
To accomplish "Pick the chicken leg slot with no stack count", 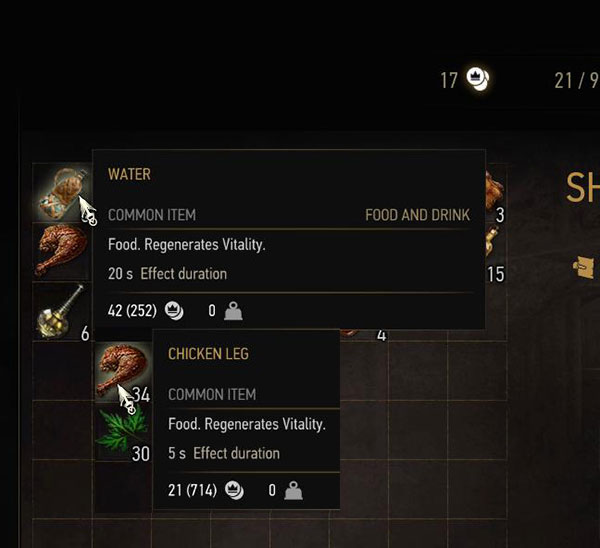I will click(61, 251).
